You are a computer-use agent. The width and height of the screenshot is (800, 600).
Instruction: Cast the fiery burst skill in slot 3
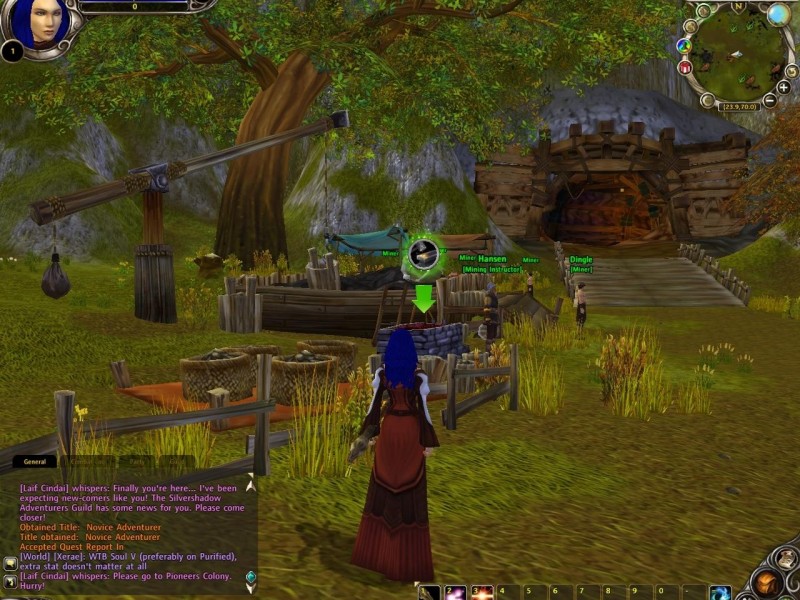[x=482, y=593]
